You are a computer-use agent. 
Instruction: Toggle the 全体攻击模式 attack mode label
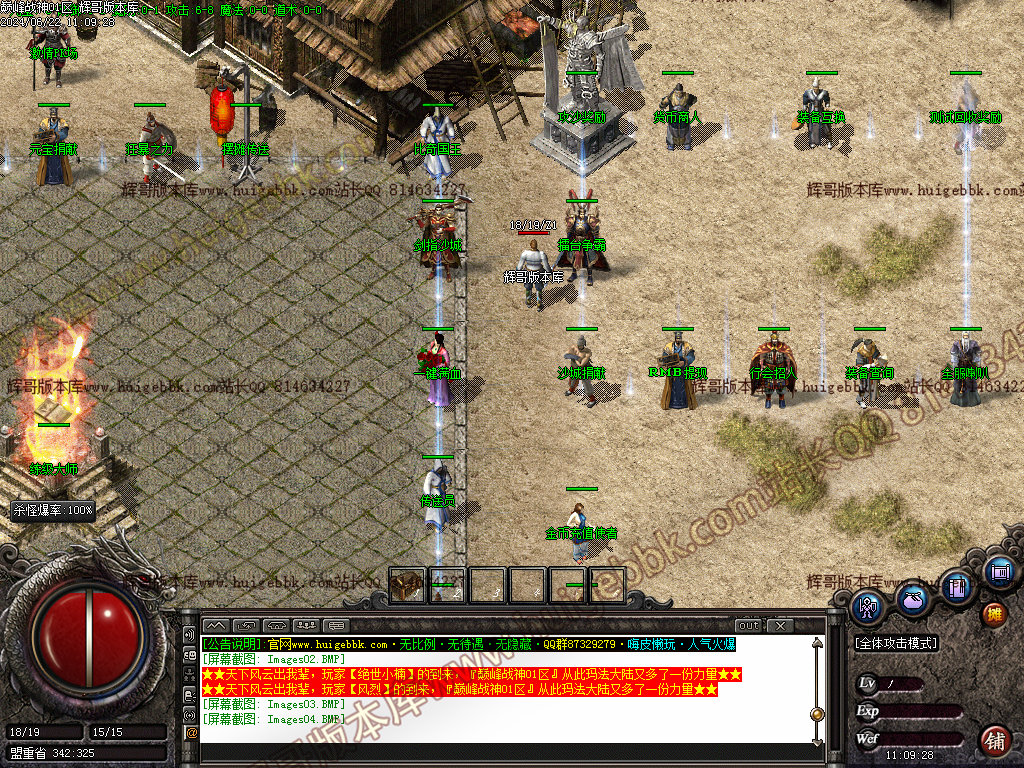point(895,643)
